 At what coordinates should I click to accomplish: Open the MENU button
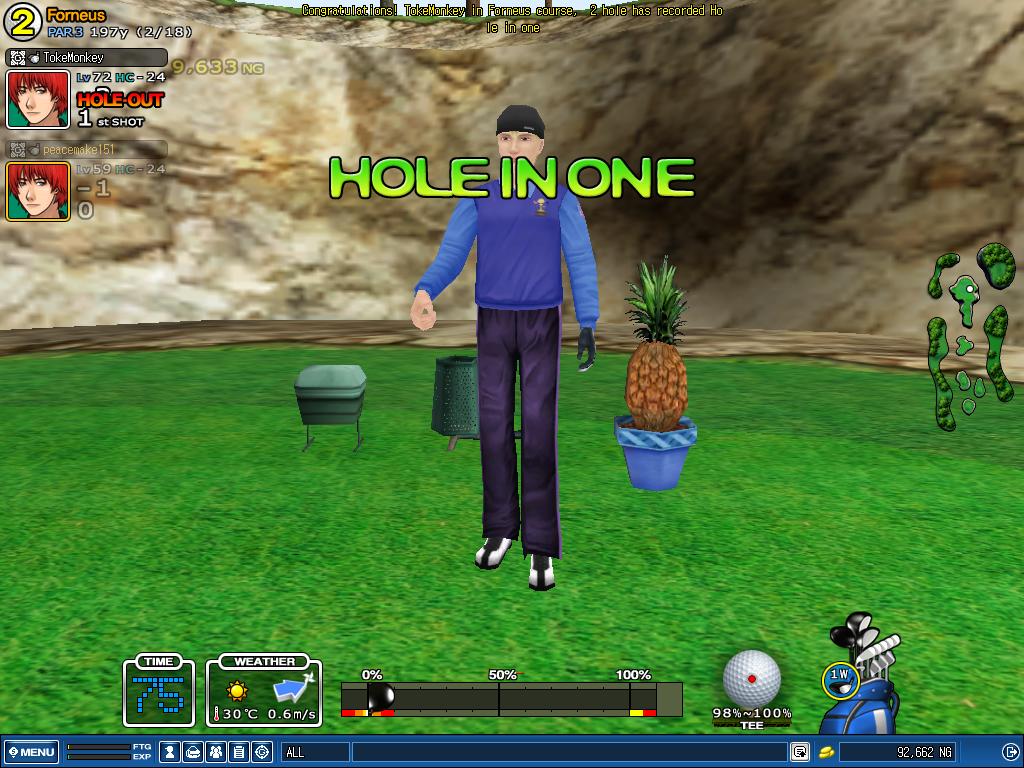(x=31, y=752)
